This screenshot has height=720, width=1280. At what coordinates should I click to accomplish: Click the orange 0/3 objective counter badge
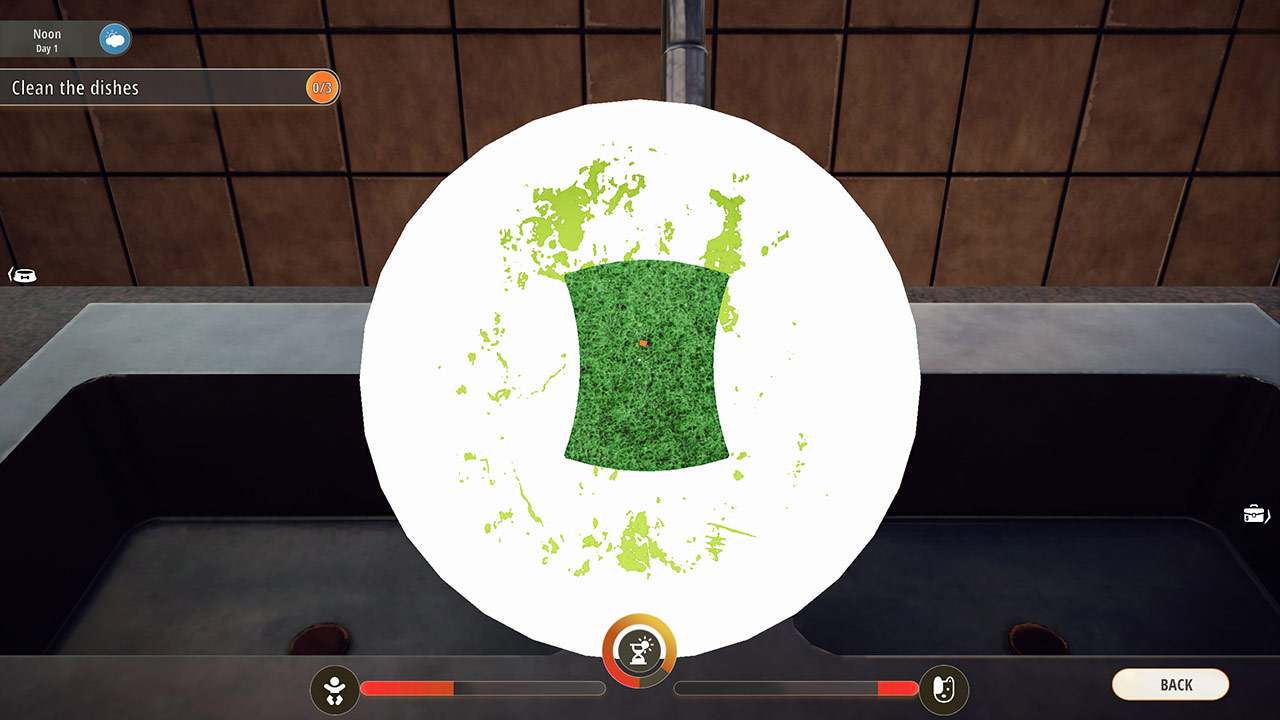point(322,87)
